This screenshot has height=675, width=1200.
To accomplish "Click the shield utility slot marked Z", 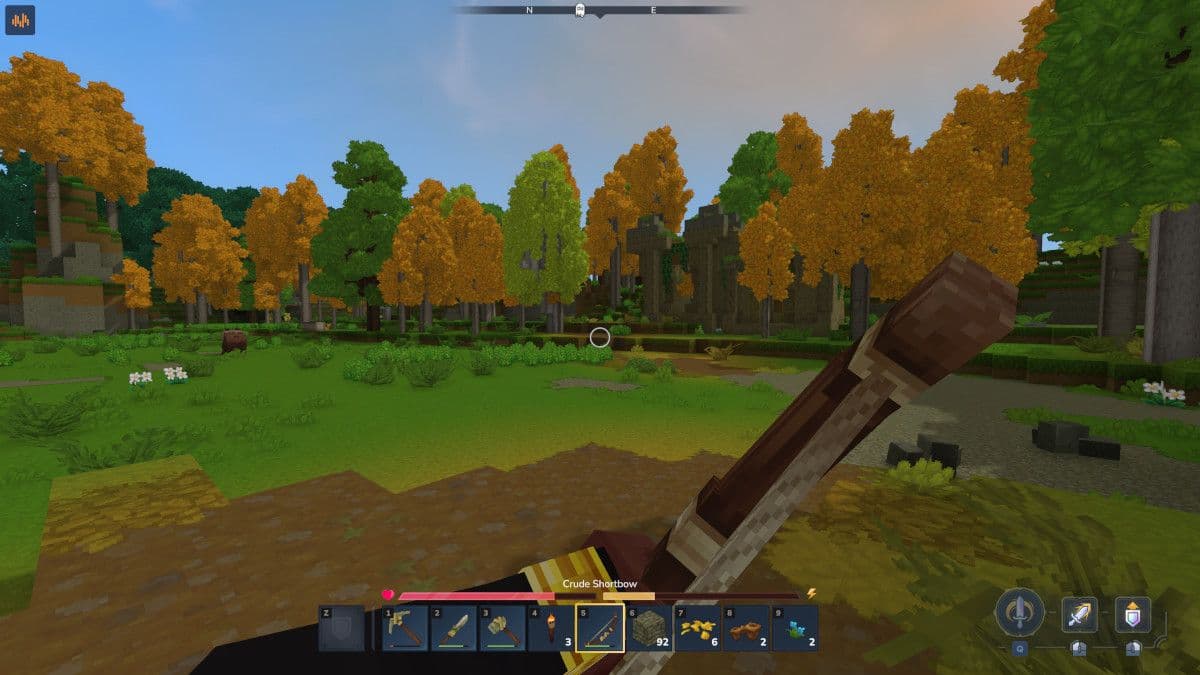I will tap(342, 629).
